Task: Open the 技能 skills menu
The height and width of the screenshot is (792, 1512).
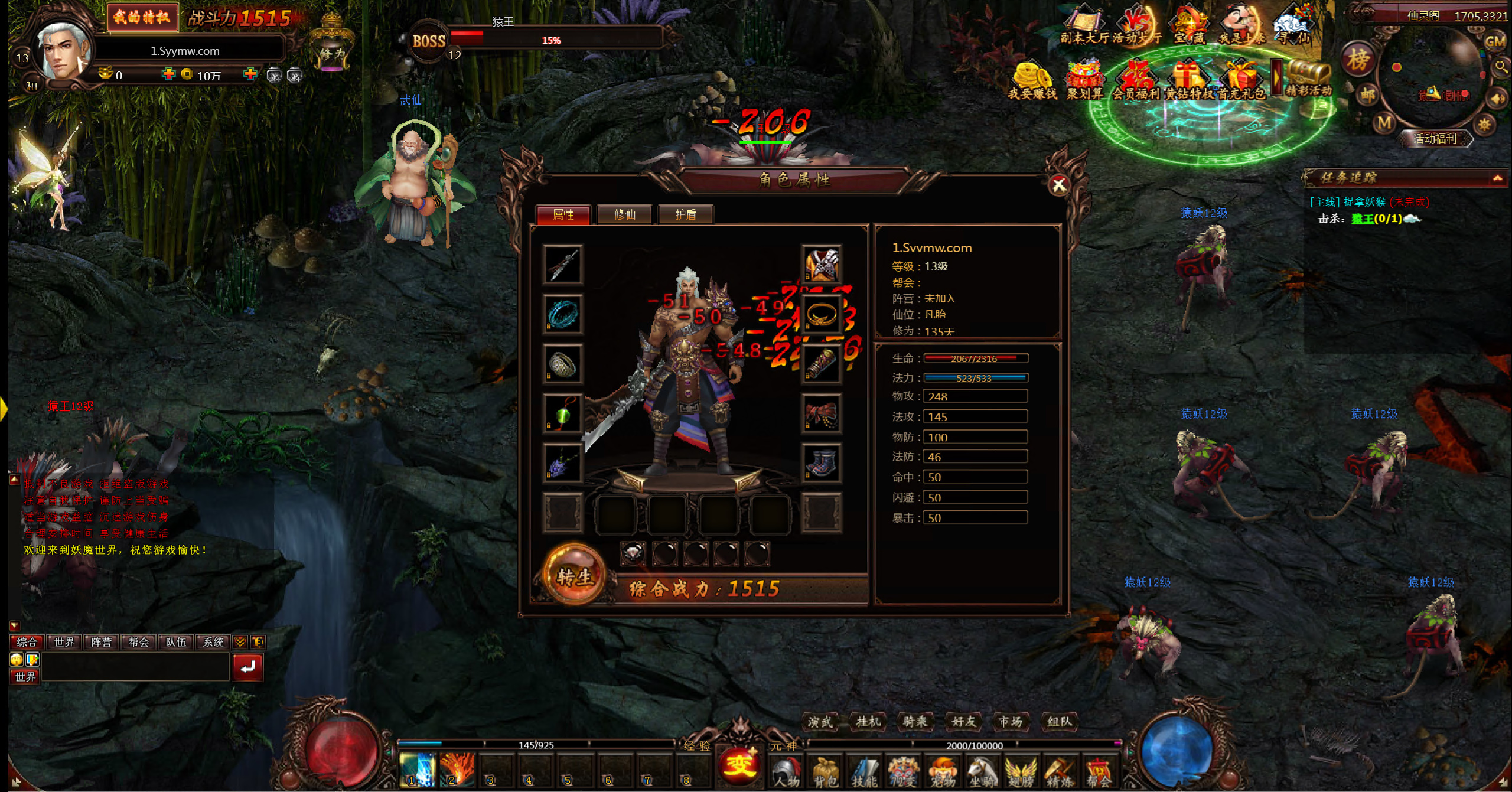Action: [x=863, y=772]
